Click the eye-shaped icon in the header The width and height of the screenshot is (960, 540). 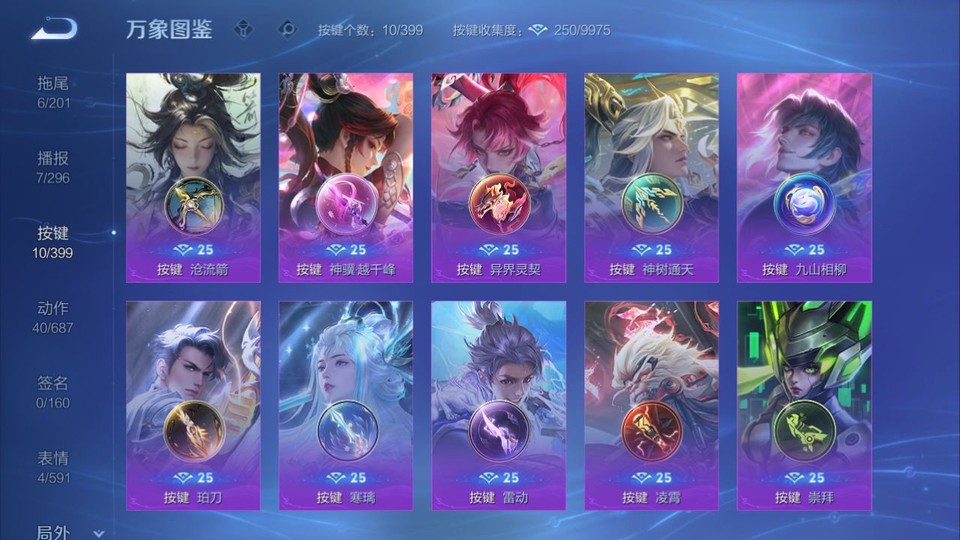click(x=287, y=29)
